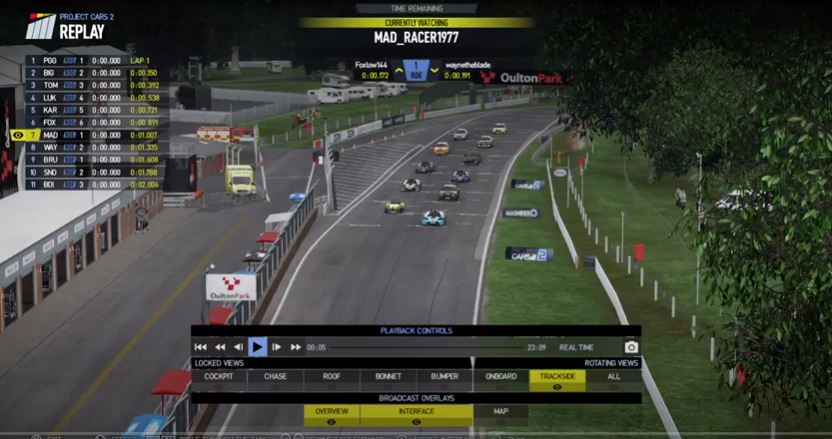Switch to the Bonnet view
Image resolution: width=832 pixels, height=439 pixels.
[x=387, y=376]
